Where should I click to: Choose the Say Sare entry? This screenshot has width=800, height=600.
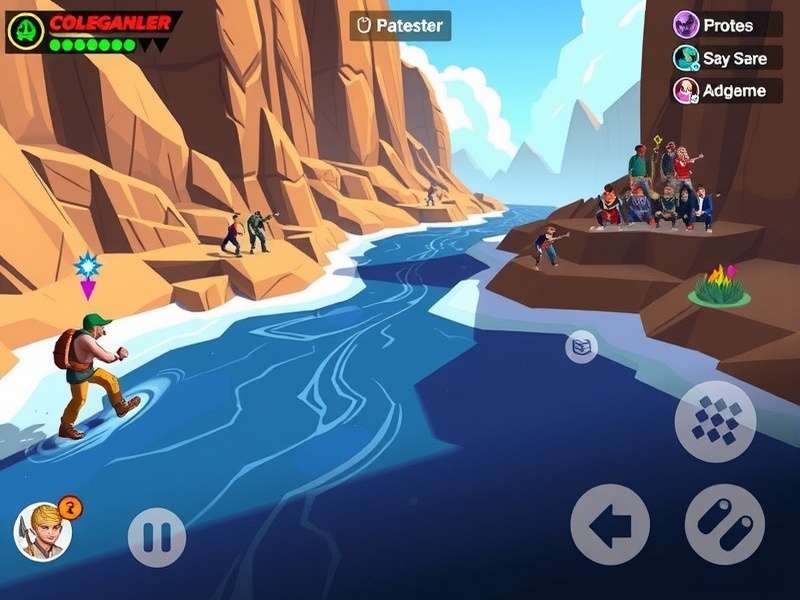tap(727, 58)
